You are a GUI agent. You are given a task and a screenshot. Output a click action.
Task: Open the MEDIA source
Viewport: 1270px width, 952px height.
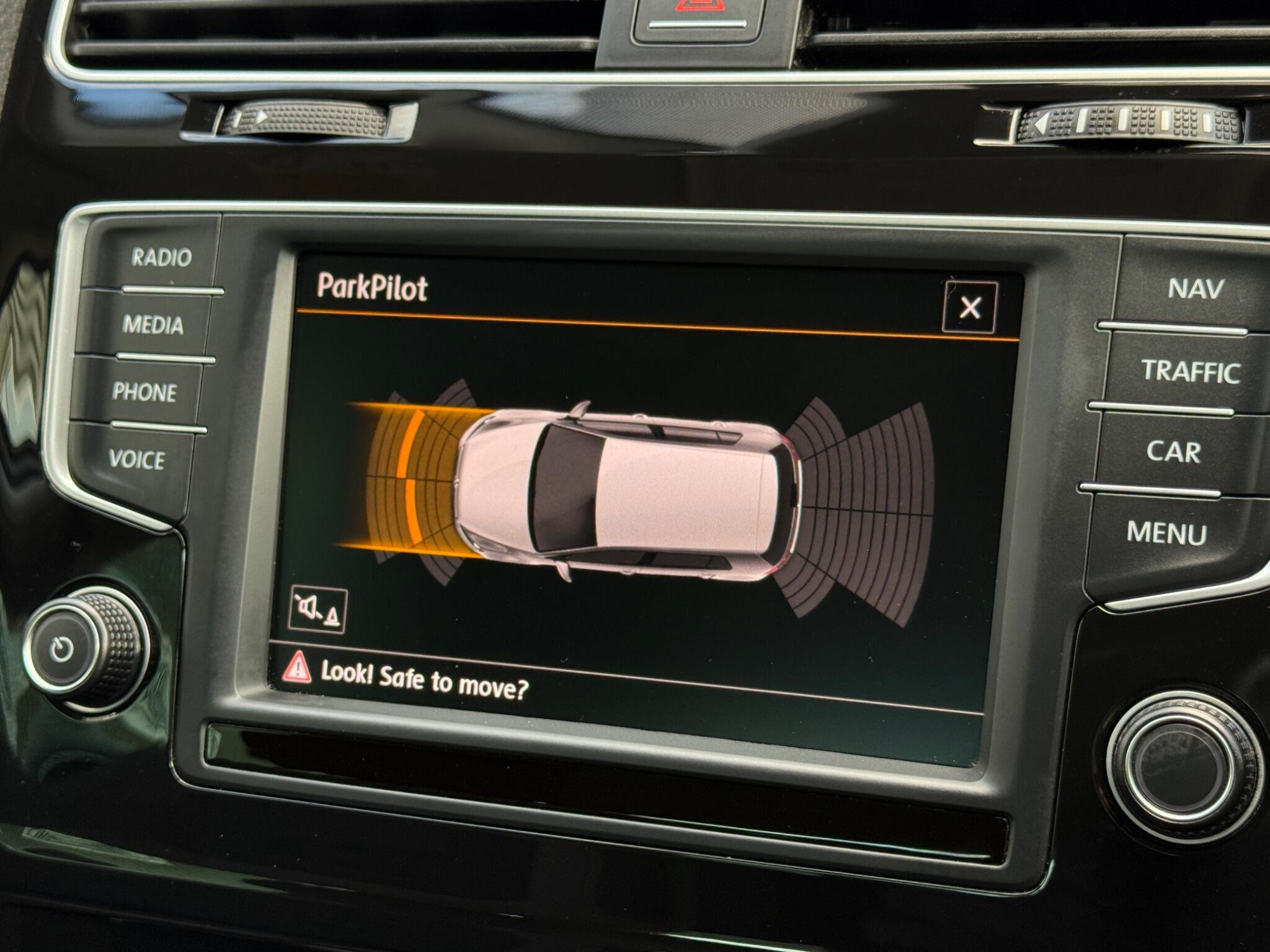(153, 324)
